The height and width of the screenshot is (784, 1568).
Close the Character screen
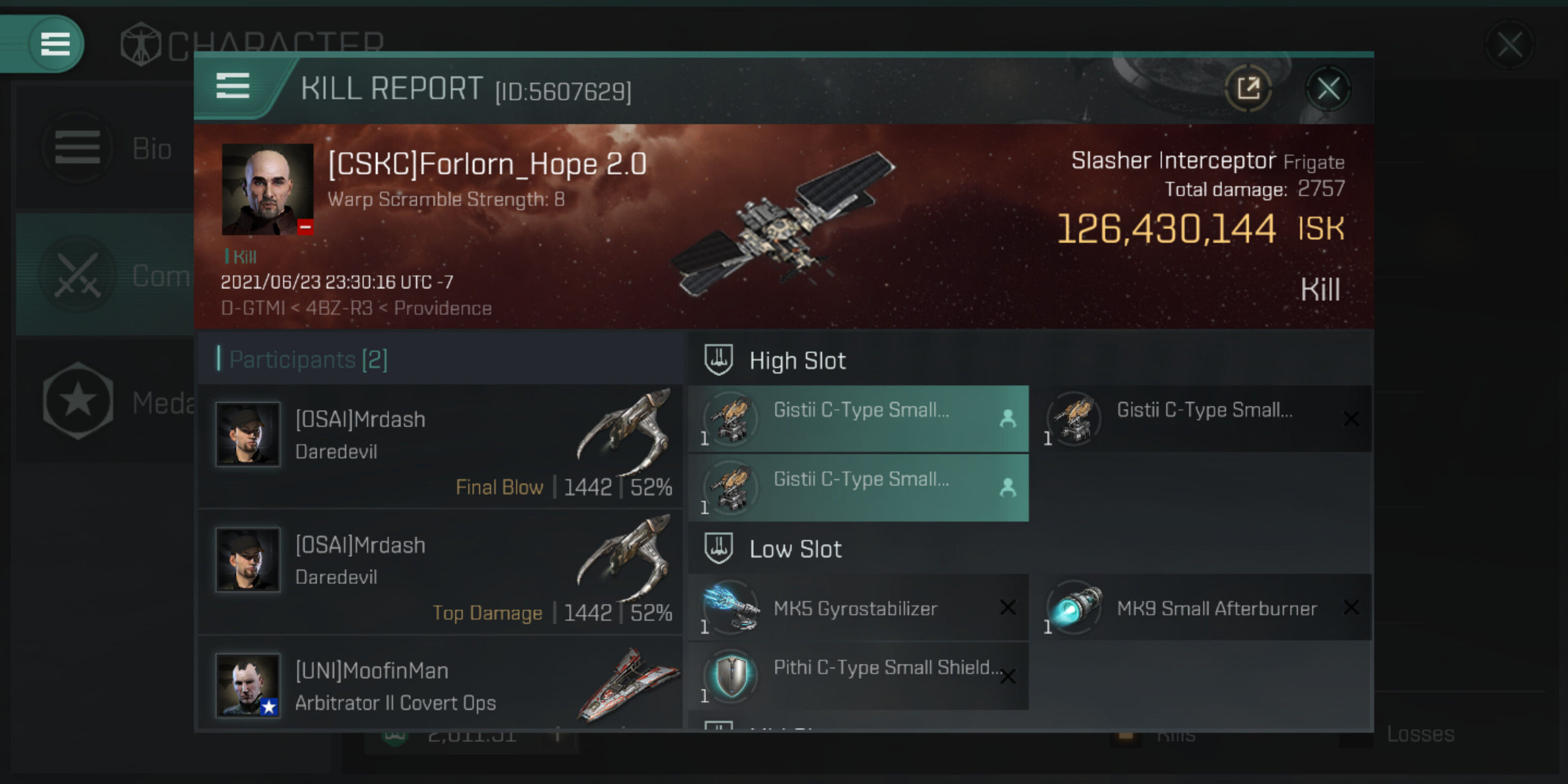[x=1510, y=45]
